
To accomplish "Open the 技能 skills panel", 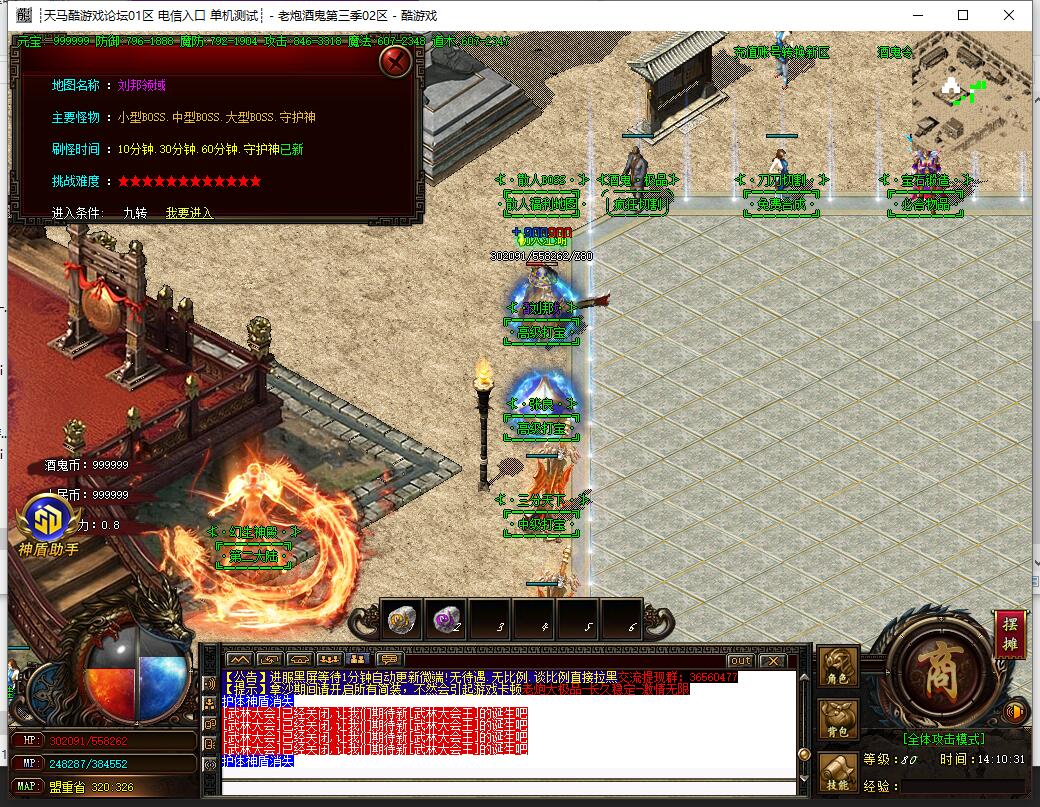I will click(838, 772).
